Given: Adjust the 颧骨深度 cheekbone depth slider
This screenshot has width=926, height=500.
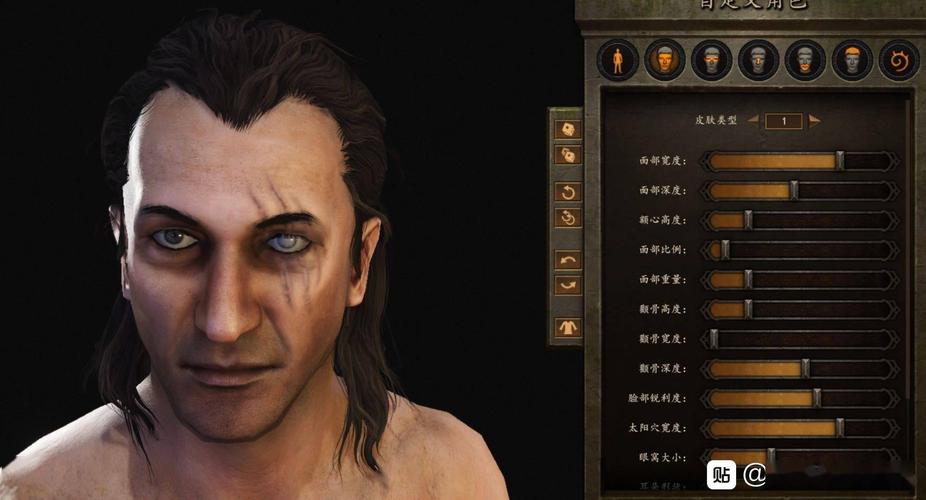Looking at the screenshot, I should 800,368.
